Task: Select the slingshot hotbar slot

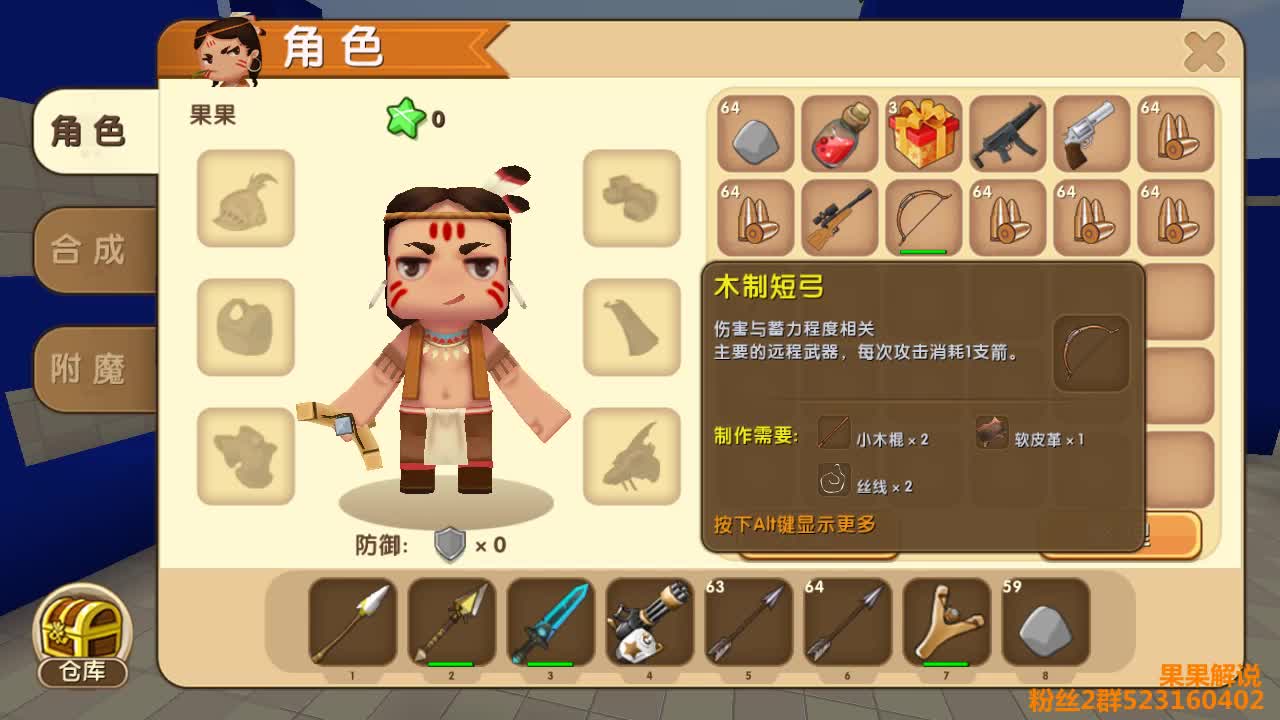Action: pos(946,622)
